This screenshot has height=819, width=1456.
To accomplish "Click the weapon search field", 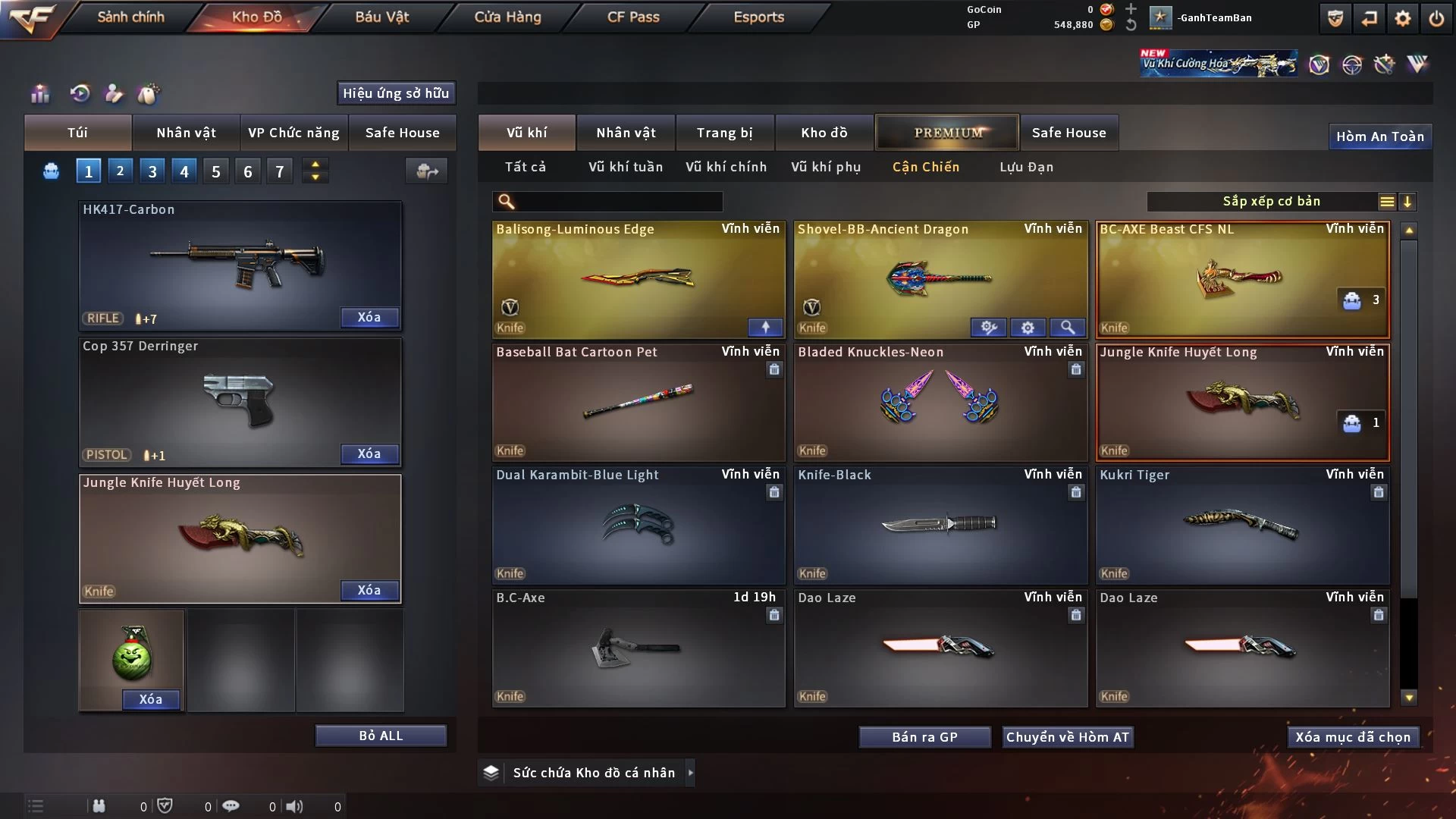I will click(618, 202).
